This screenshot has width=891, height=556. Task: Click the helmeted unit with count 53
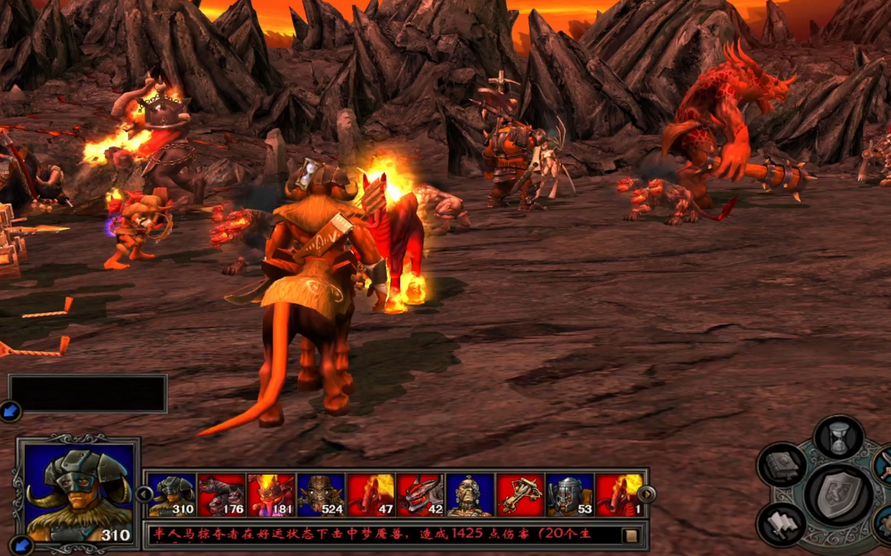point(570,494)
